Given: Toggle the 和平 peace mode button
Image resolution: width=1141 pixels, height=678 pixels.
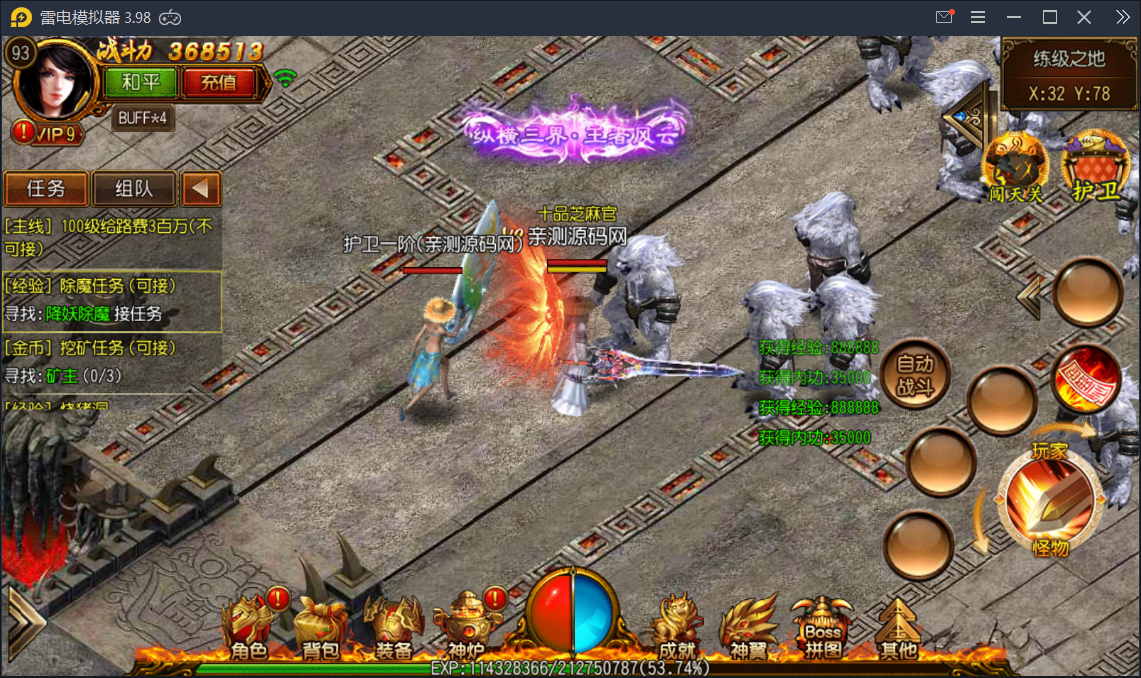Looking at the screenshot, I should [x=139, y=83].
